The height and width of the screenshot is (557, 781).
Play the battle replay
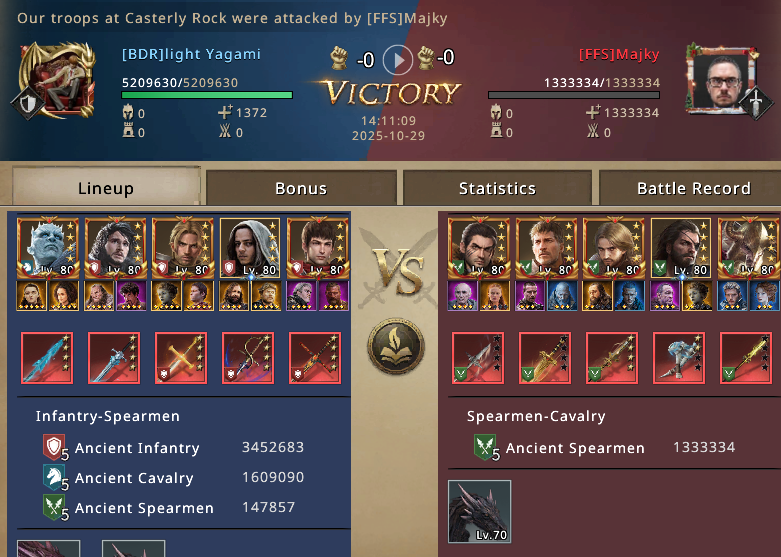coord(398,59)
